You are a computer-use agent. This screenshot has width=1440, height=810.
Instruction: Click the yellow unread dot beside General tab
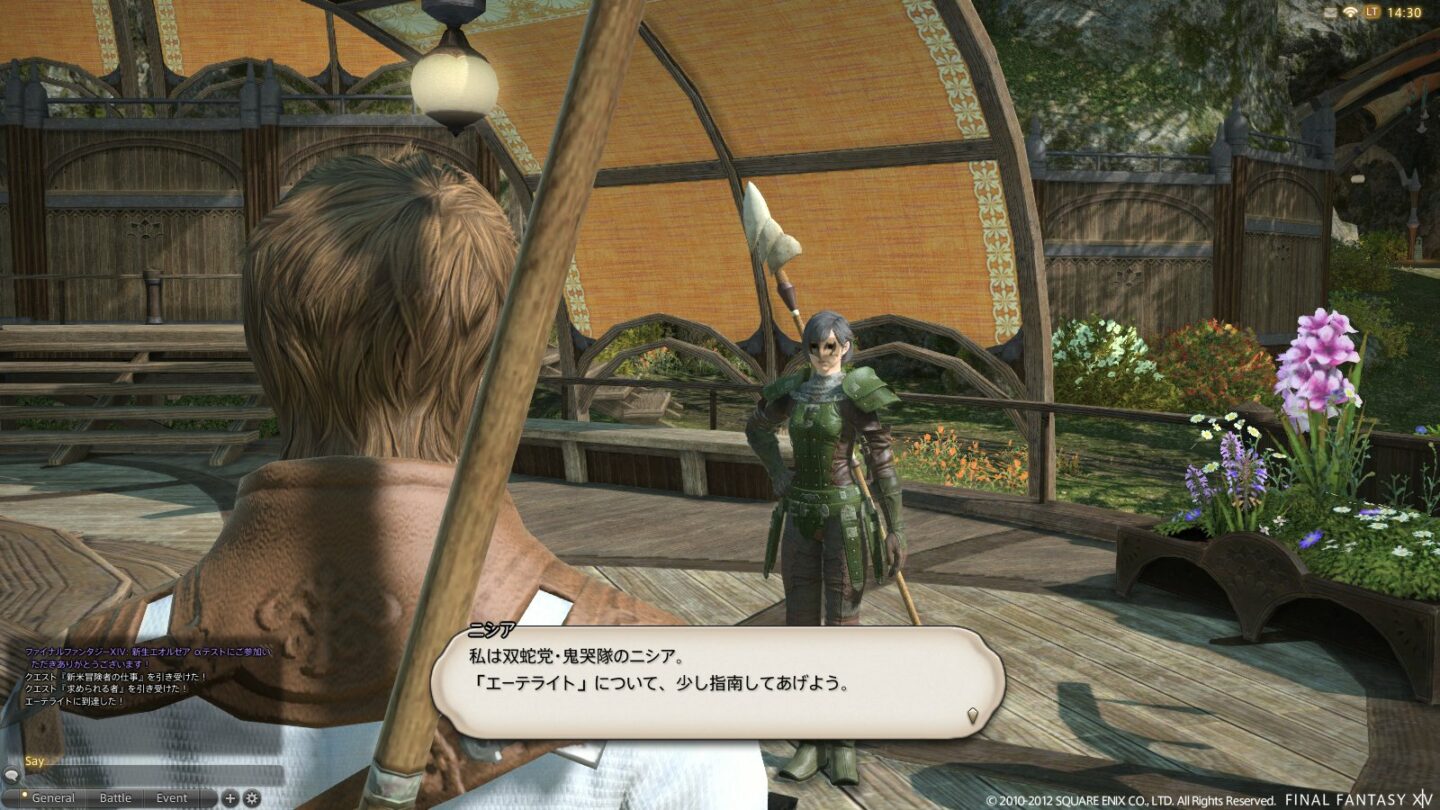25,794
